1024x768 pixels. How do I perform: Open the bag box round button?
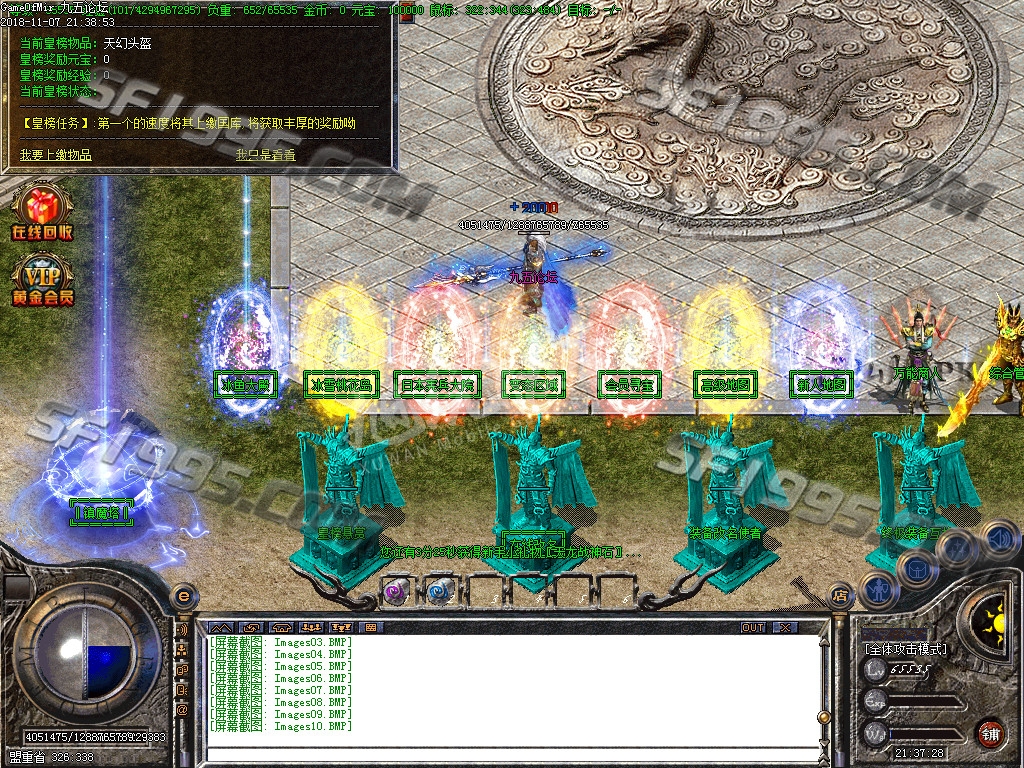[x=916, y=569]
